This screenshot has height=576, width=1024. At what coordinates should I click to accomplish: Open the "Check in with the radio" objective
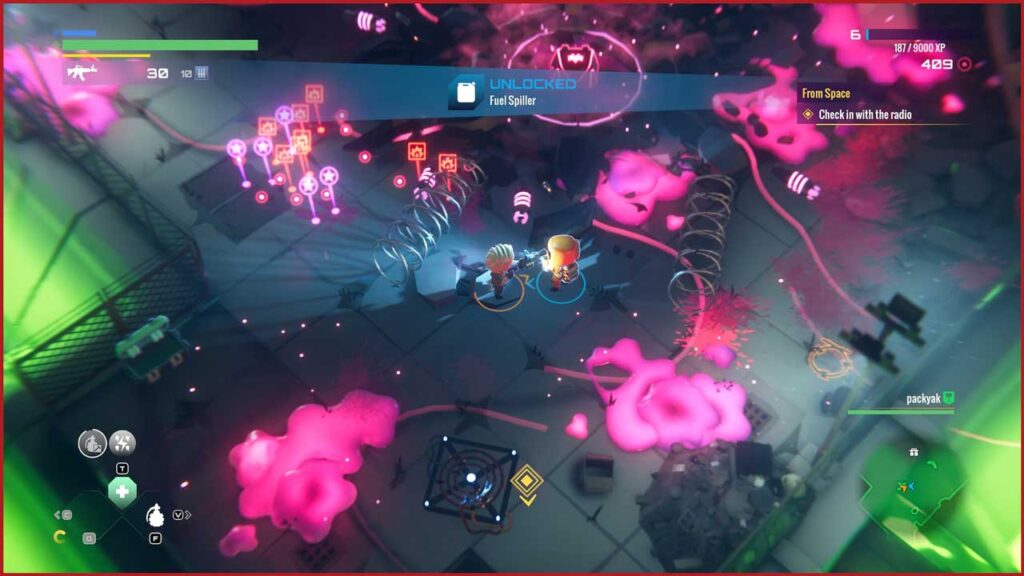click(864, 115)
